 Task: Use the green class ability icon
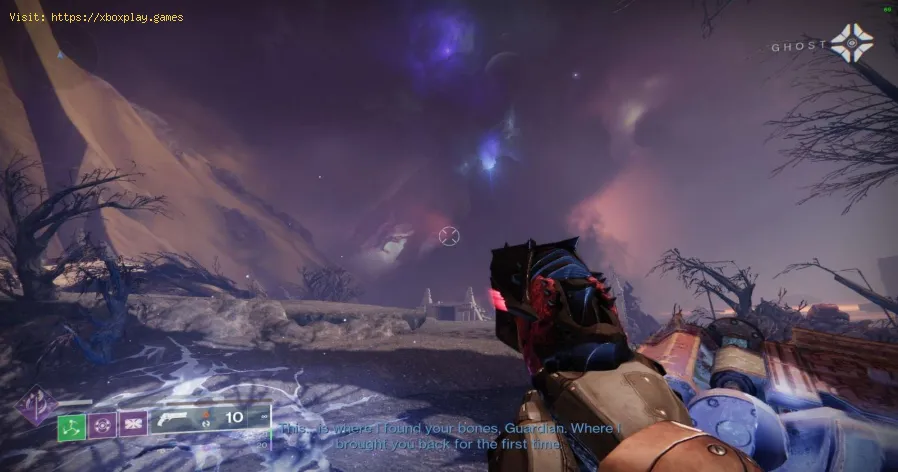click(71, 426)
